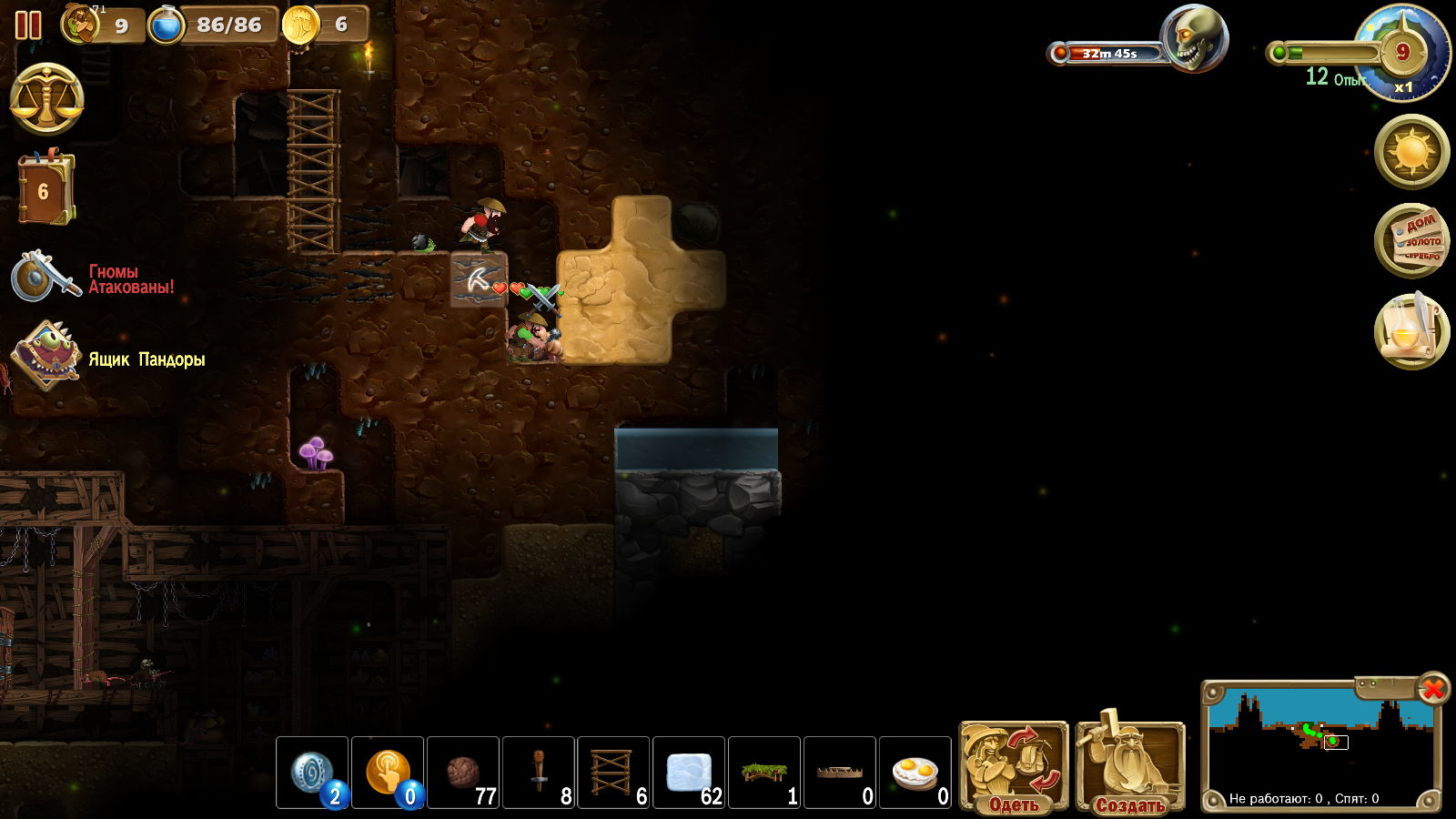Screen dimensions: 1456x819
Task: Close the minimap with the red X
Action: coord(1433,689)
